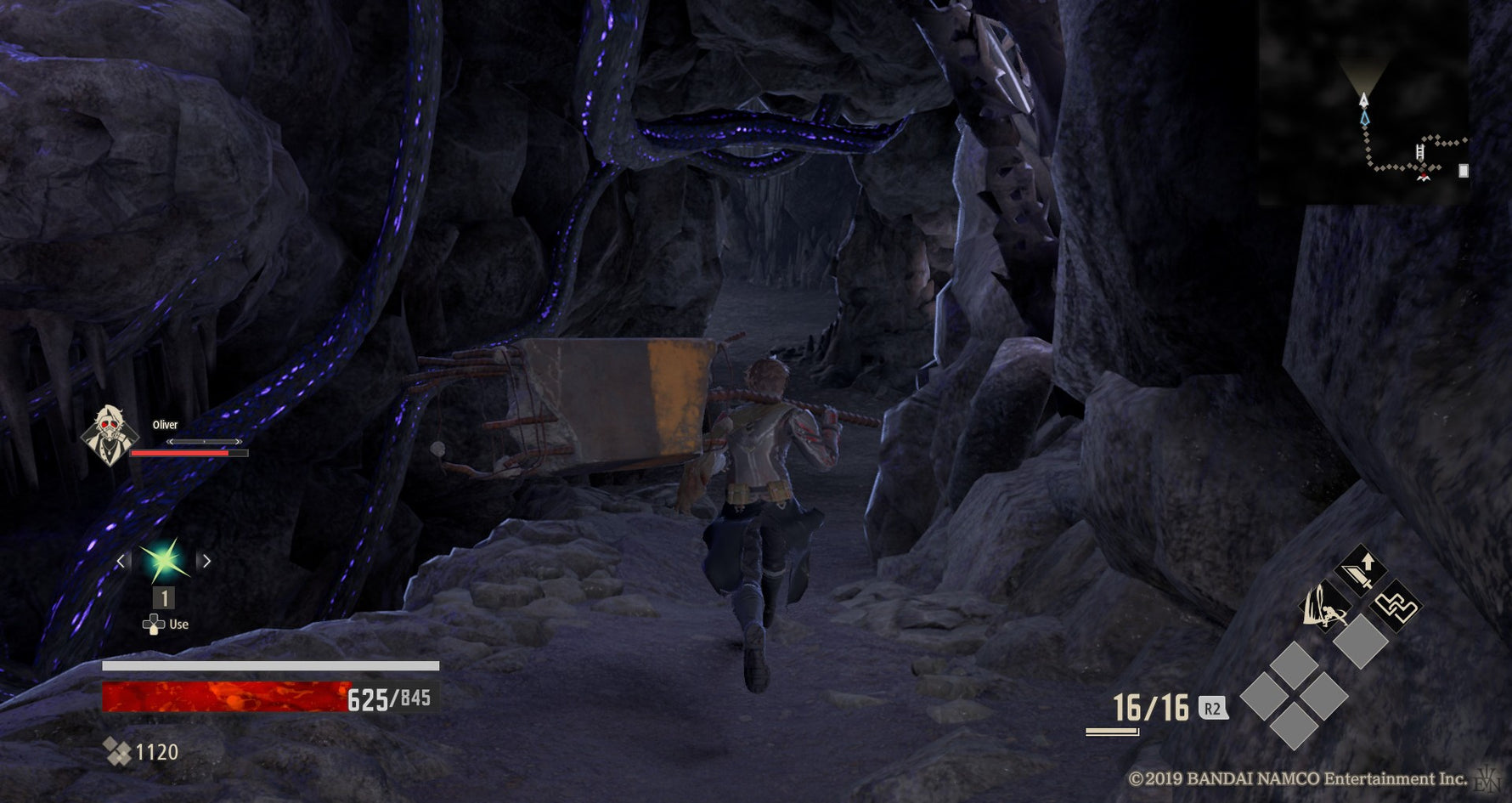Image resolution: width=1512 pixels, height=803 pixels.
Task: Activate the sword-with-up-arrow buff gift
Action: tap(1361, 571)
